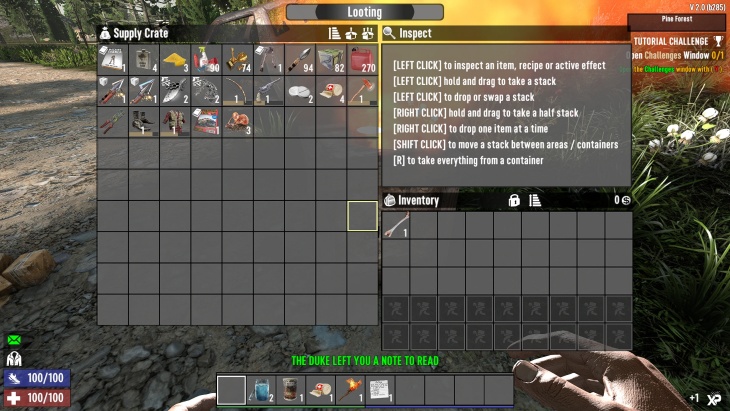Take the red gas can stack

pos(362,60)
